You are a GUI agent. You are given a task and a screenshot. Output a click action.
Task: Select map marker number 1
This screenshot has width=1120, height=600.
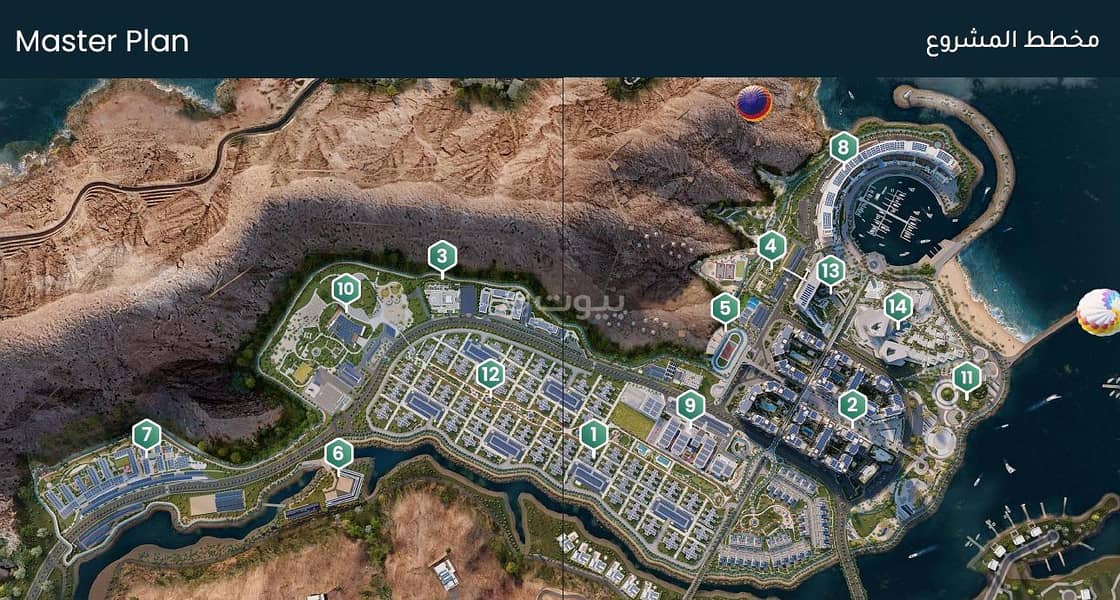593,435
